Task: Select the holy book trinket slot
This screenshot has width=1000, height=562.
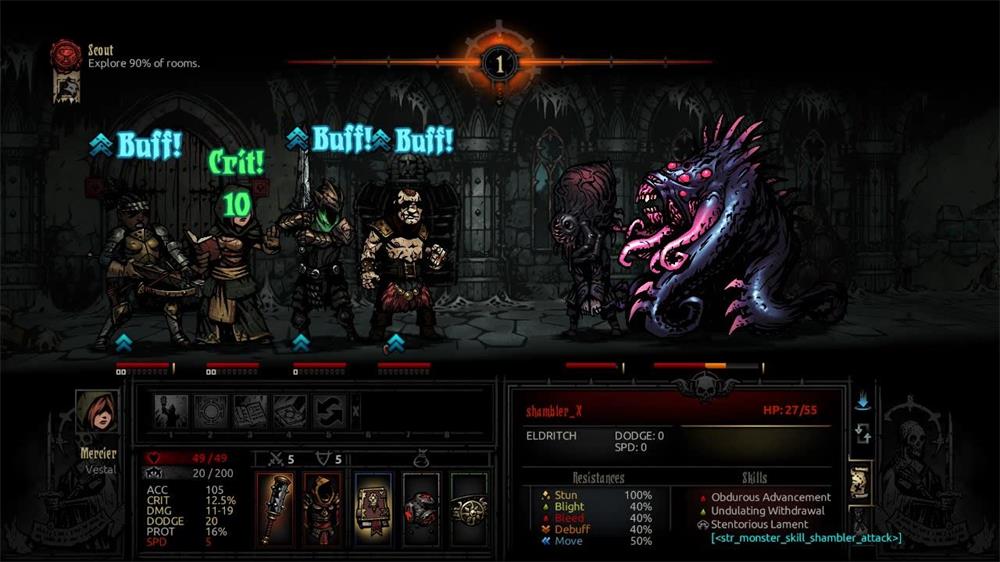Action: pos(372,508)
